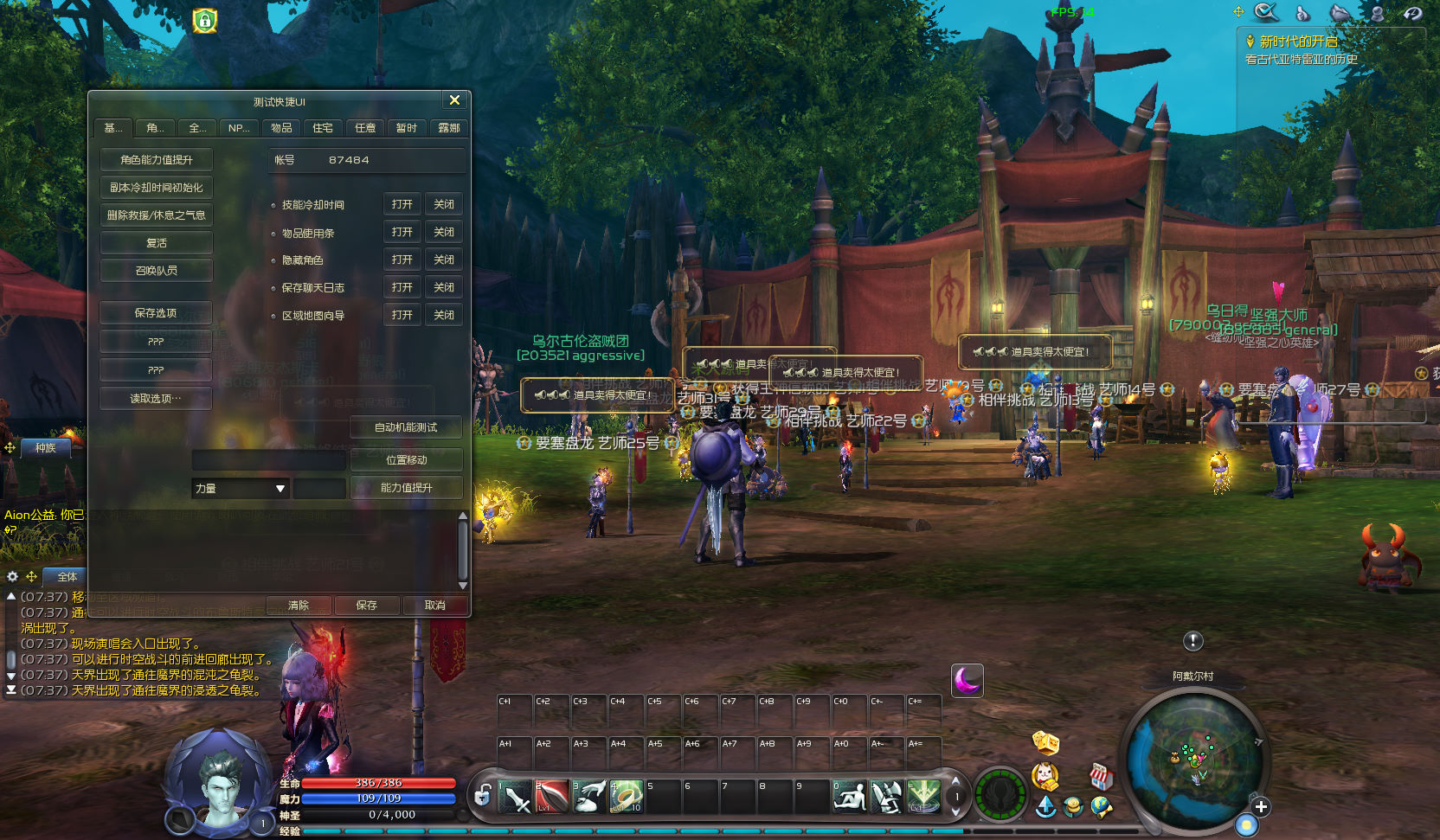Switch to the 物品 tab
The width and height of the screenshot is (1440, 840).
point(281,128)
